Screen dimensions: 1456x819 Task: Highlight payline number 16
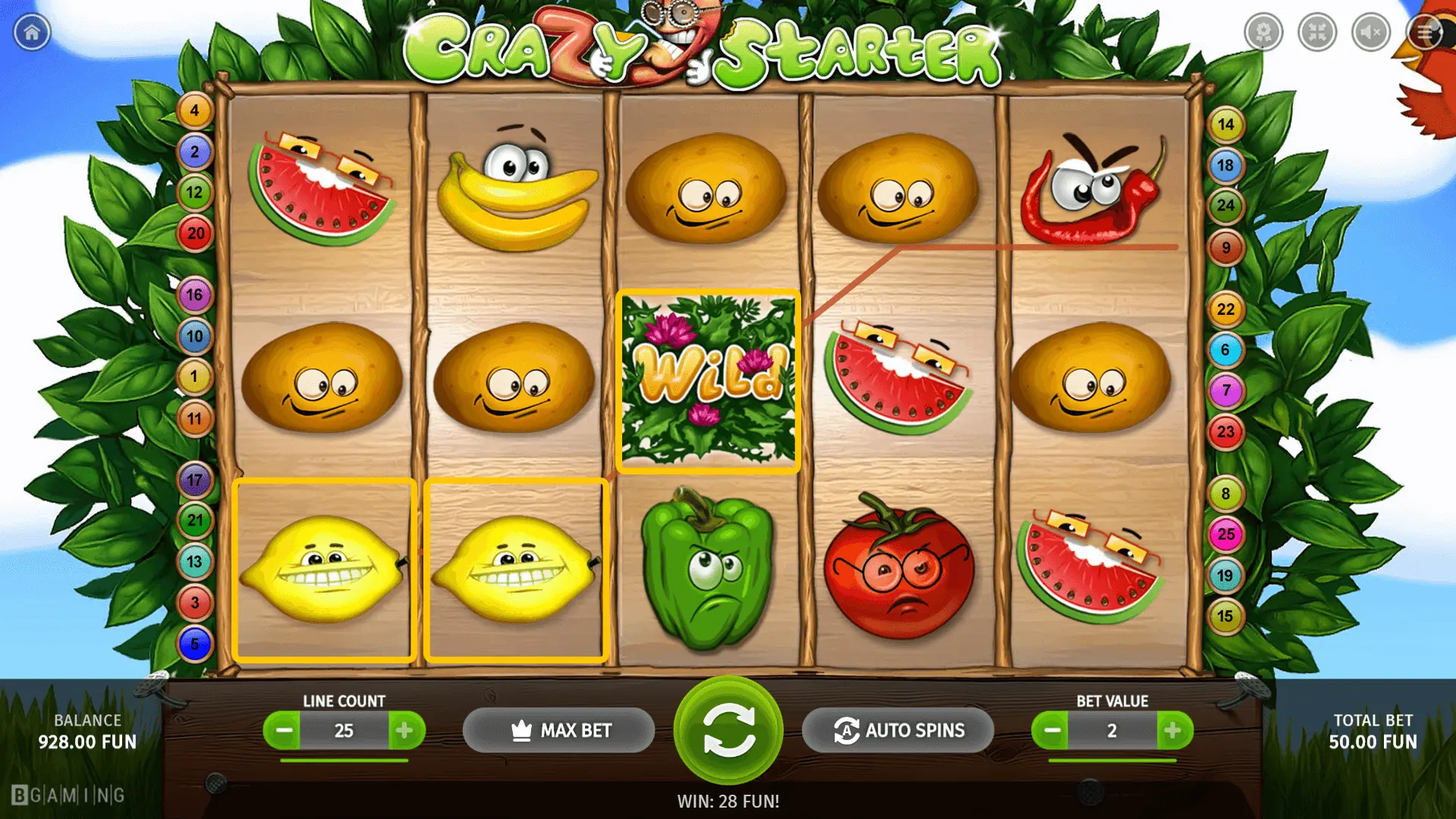194,295
